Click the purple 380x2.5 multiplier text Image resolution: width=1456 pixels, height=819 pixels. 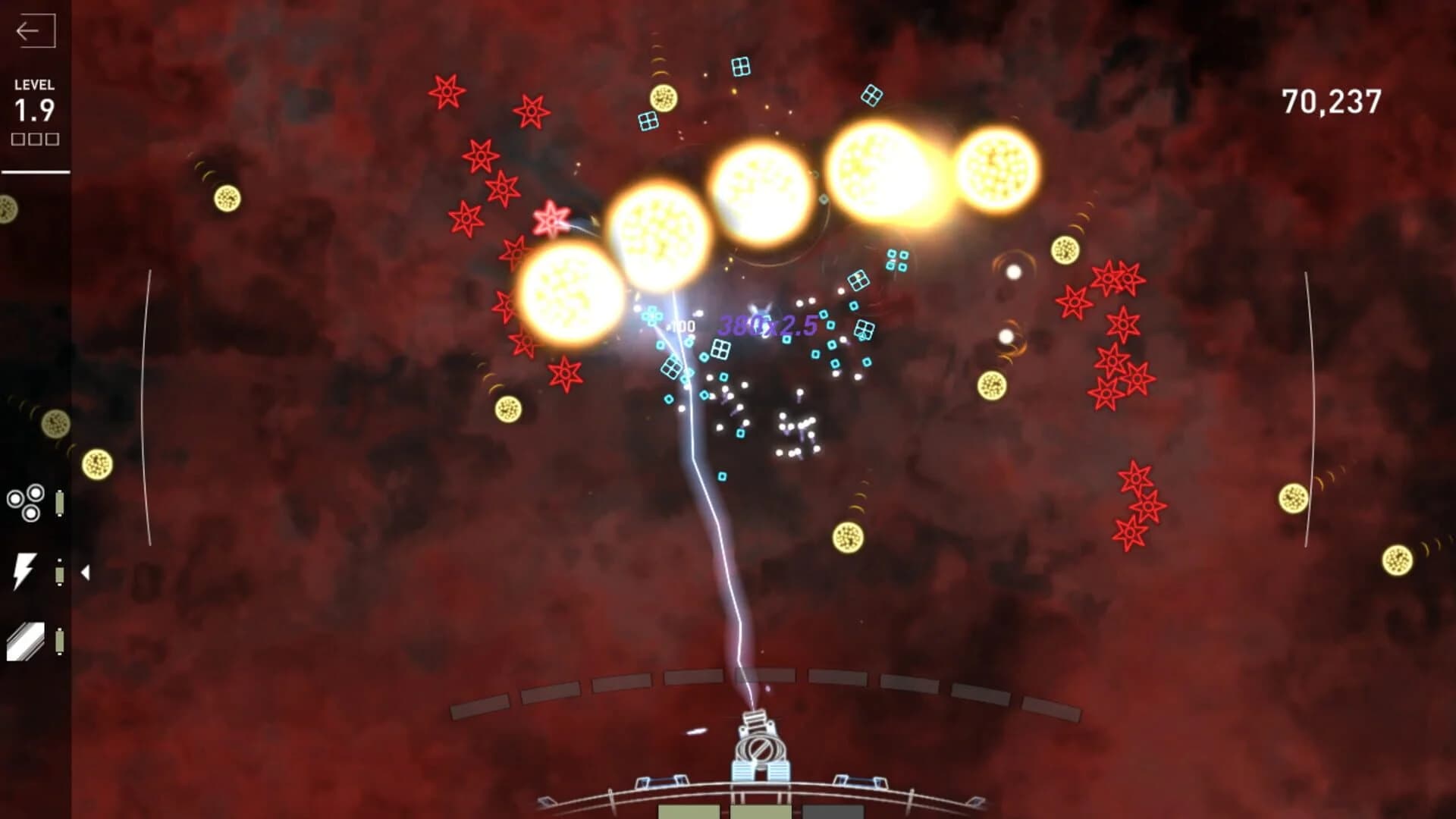(x=769, y=326)
